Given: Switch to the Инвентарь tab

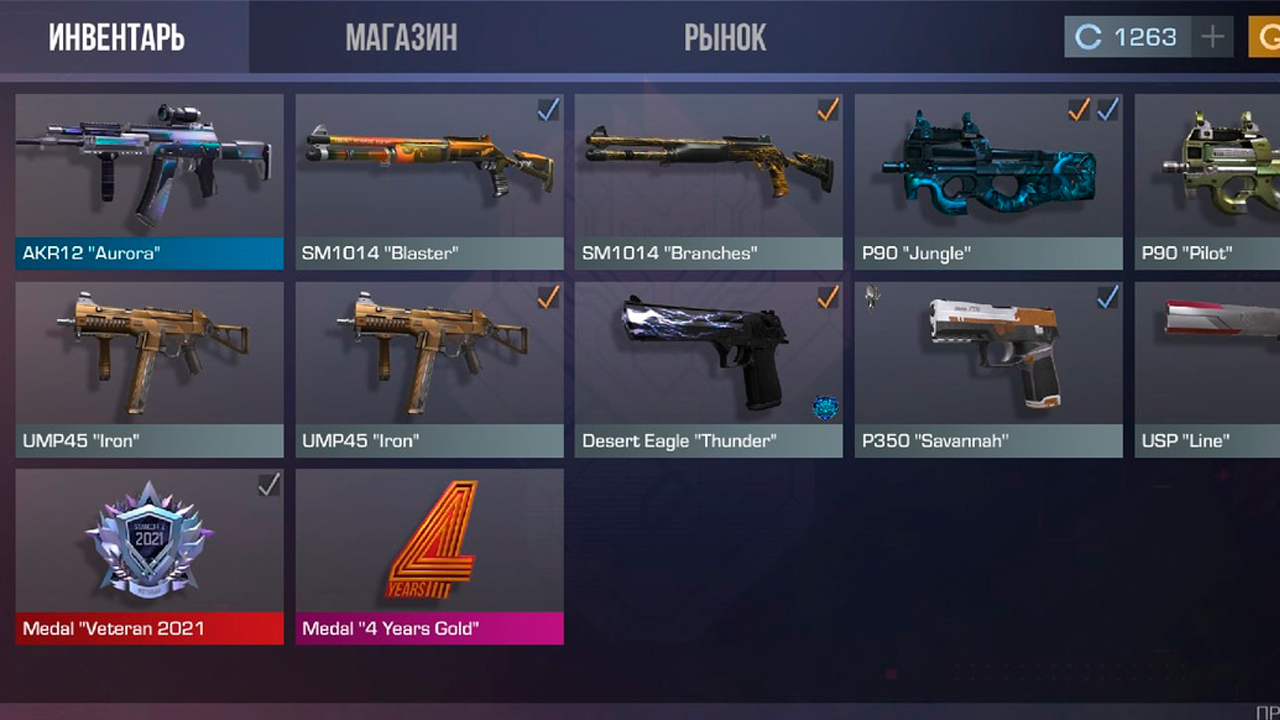Looking at the screenshot, I should pos(117,38).
